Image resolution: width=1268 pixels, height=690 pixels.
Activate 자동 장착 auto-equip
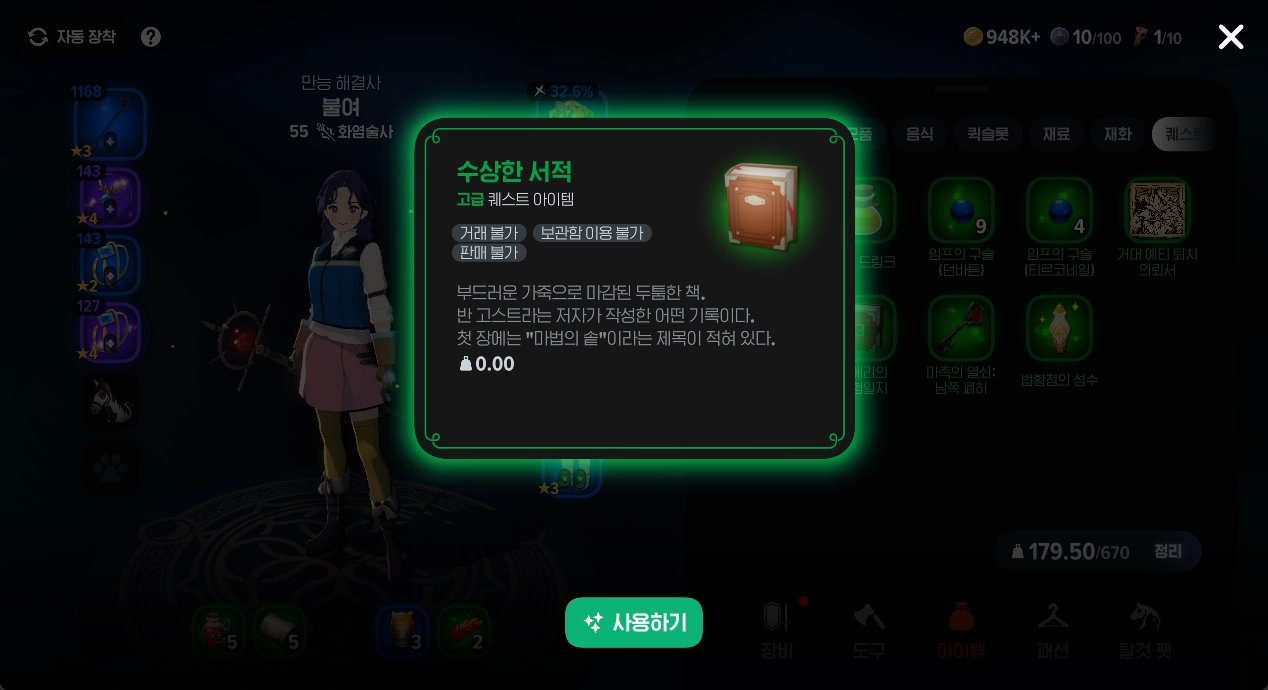[x=72, y=37]
